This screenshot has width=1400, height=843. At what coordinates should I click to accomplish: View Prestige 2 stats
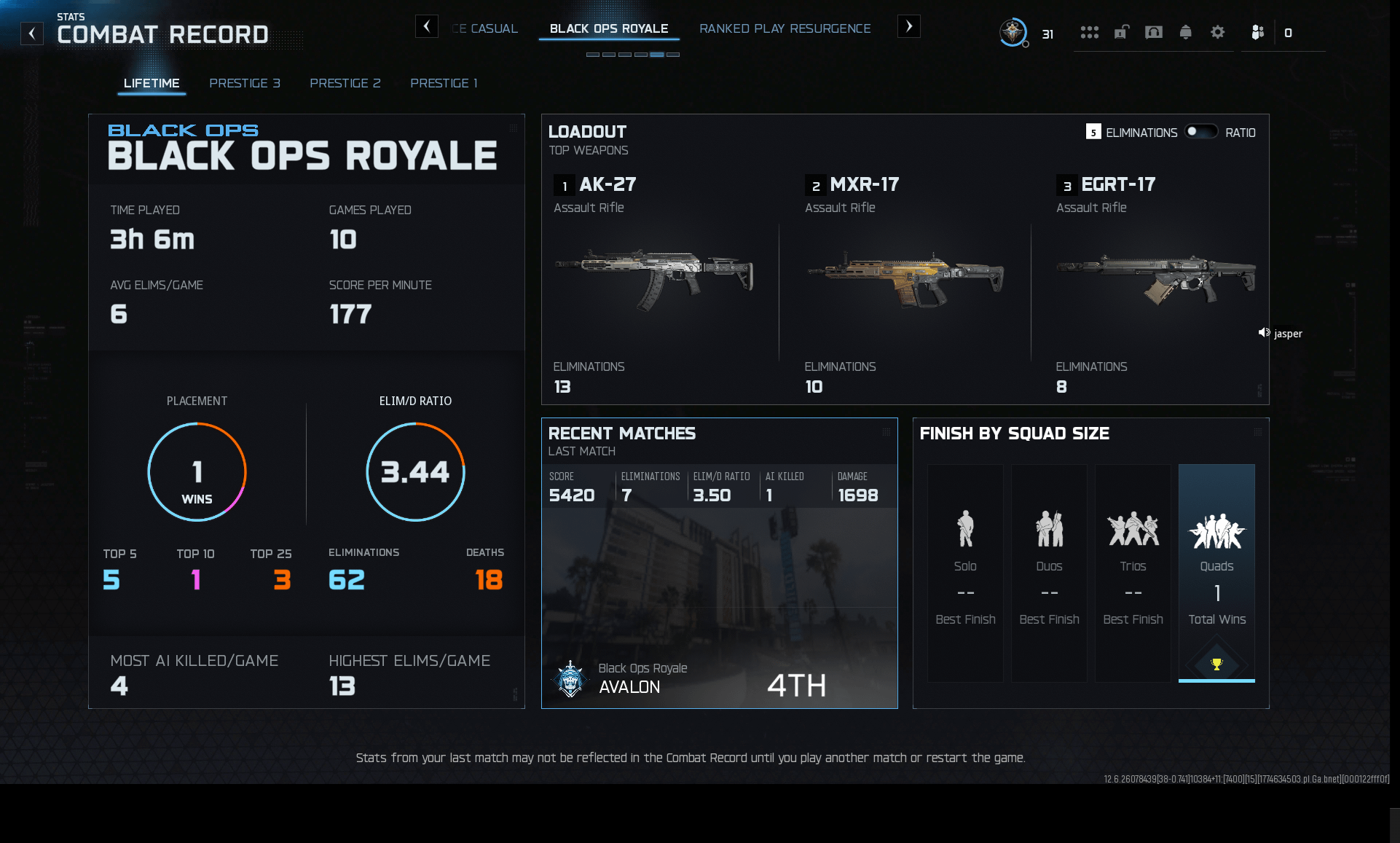coord(345,83)
